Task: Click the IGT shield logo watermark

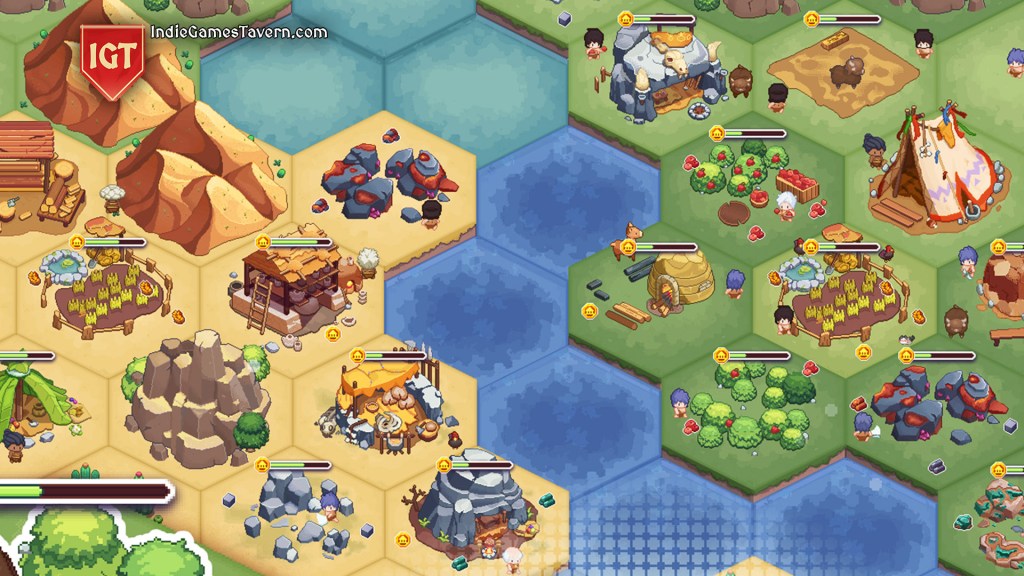Action: [x=113, y=58]
